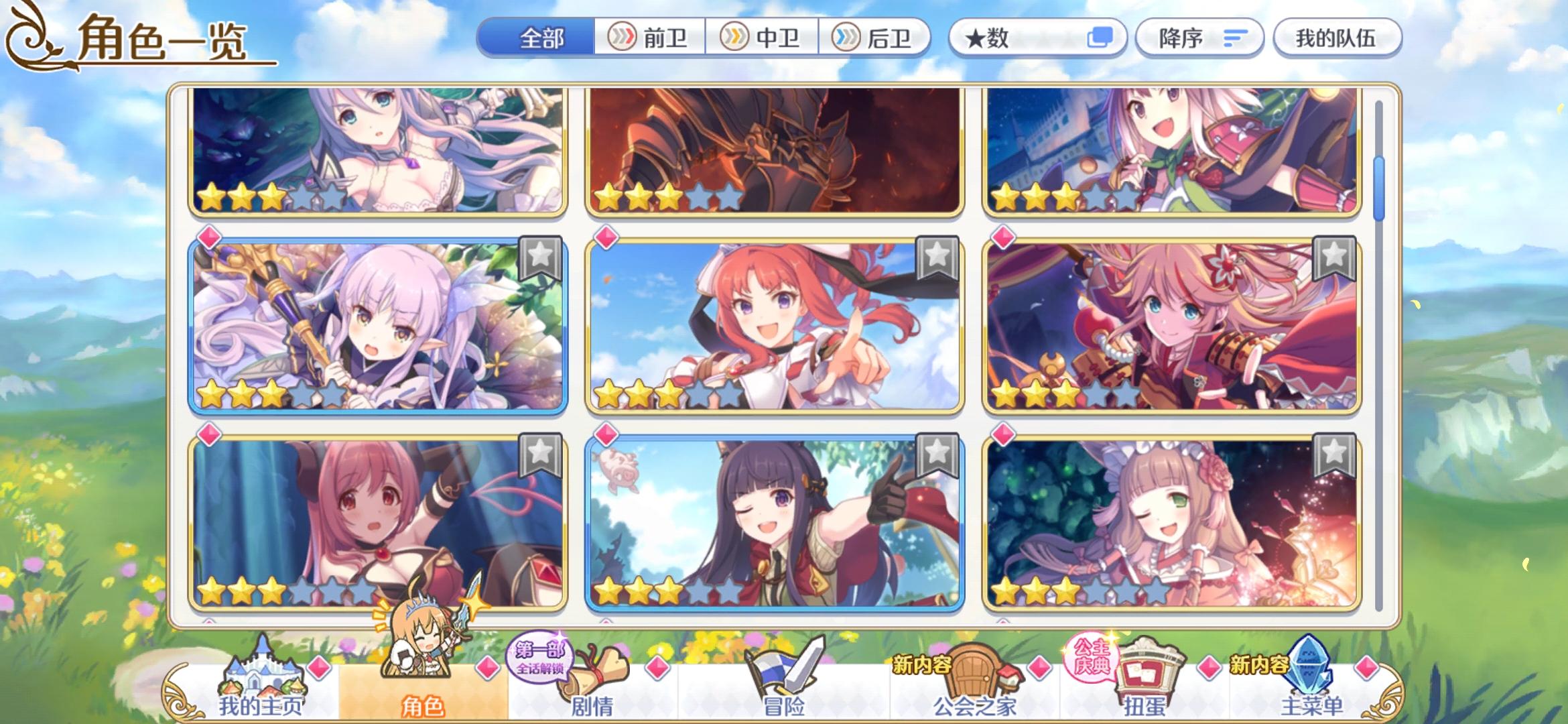1568x724 pixels.
Task: Click the sort-order lines icon next to 降序
Action: pos(1236,38)
